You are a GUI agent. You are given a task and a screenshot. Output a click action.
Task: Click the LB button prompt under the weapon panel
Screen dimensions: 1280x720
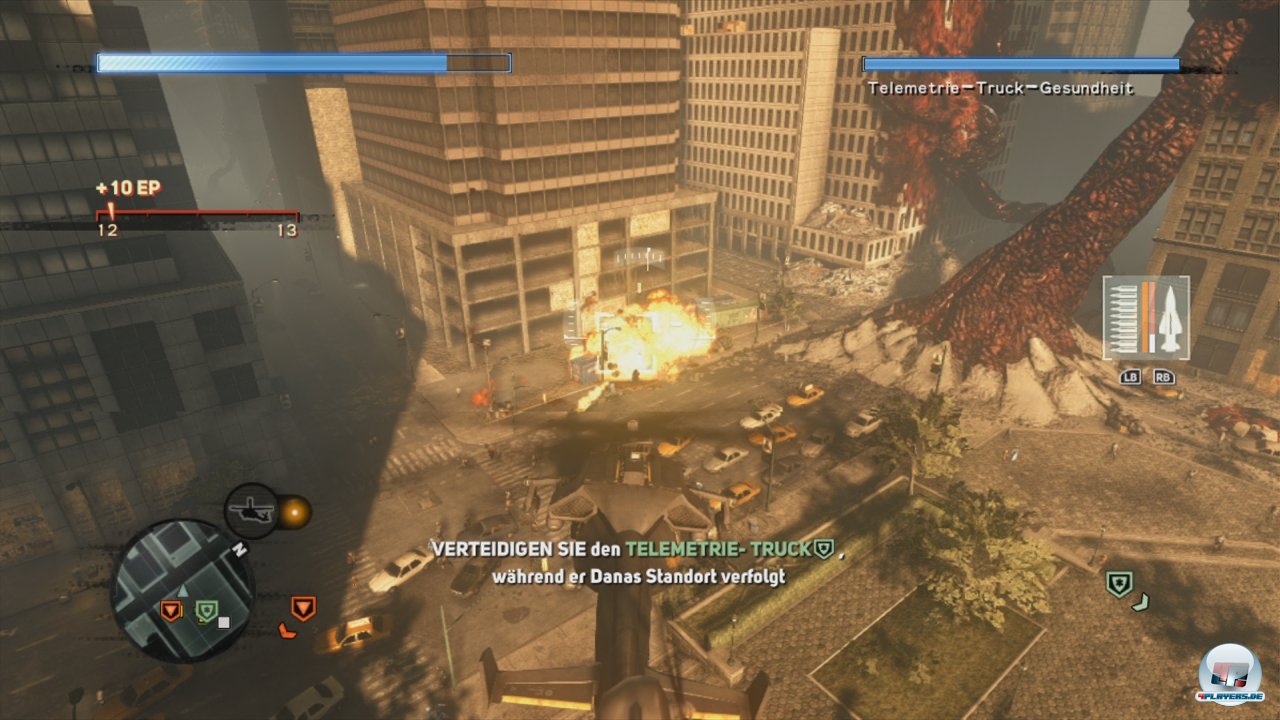coord(1131,378)
